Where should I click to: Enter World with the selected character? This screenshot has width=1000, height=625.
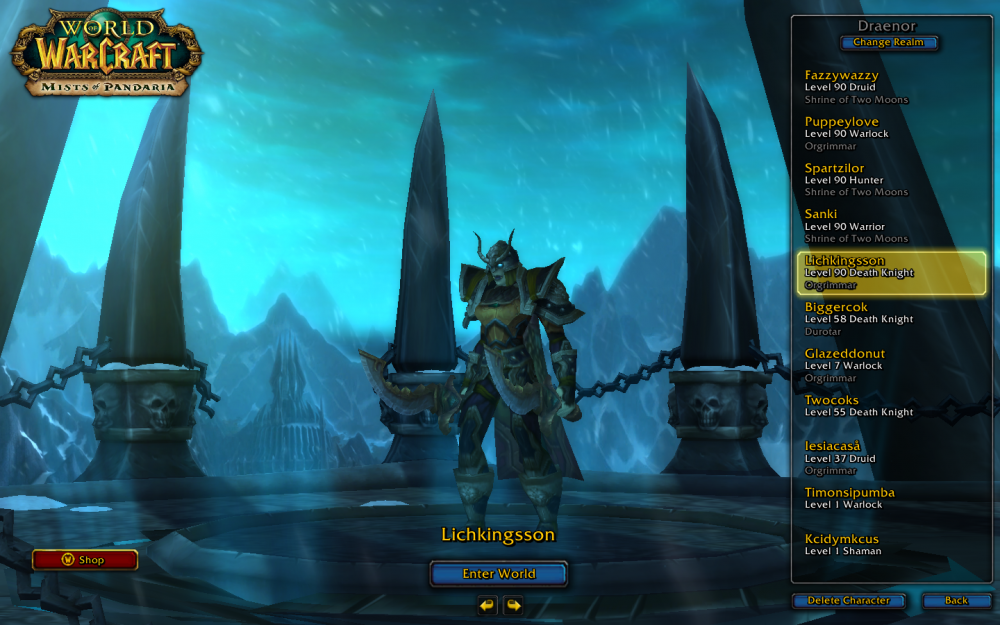pos(499,574)
